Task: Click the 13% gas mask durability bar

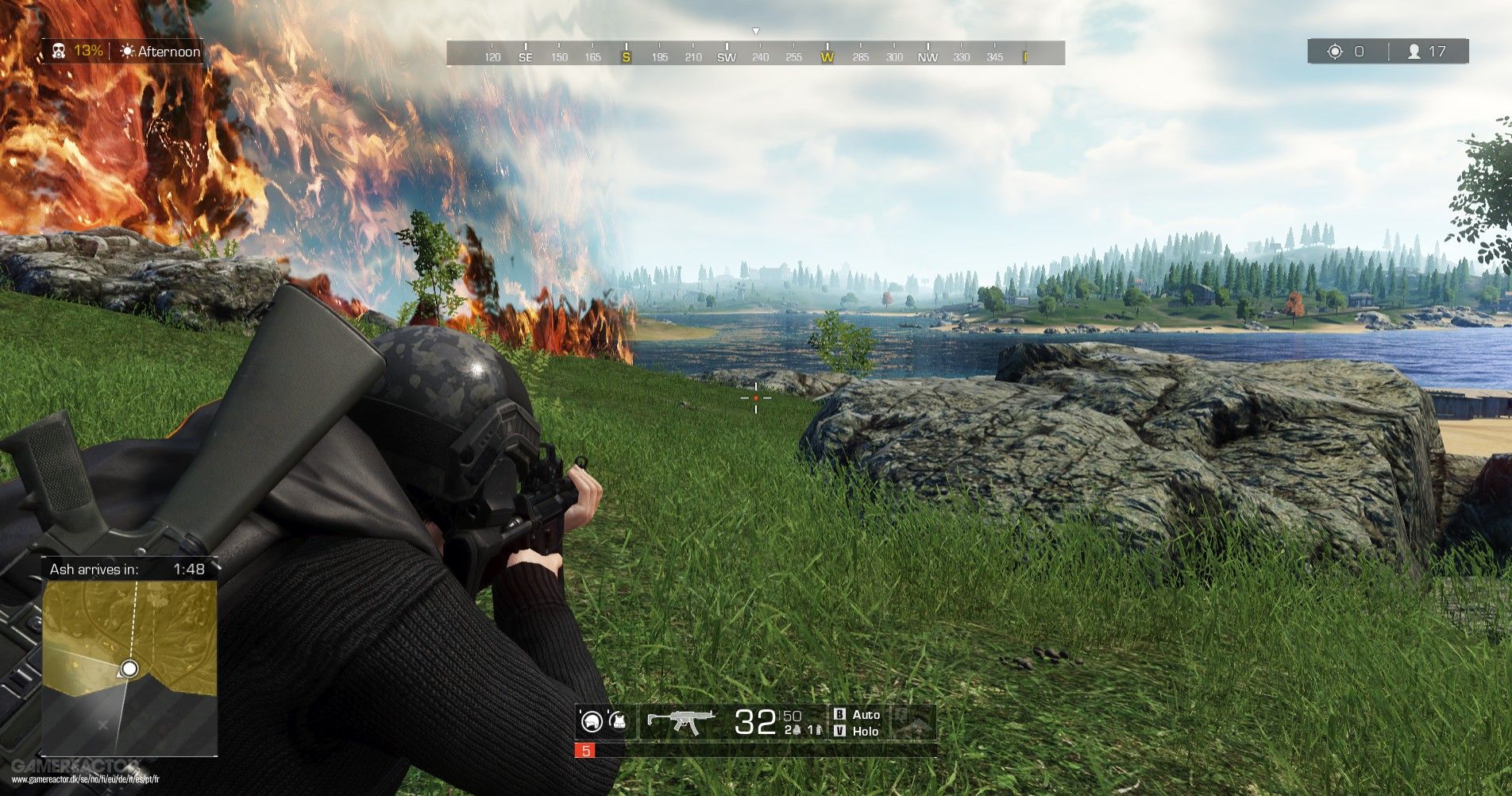Action: [87, 51]
